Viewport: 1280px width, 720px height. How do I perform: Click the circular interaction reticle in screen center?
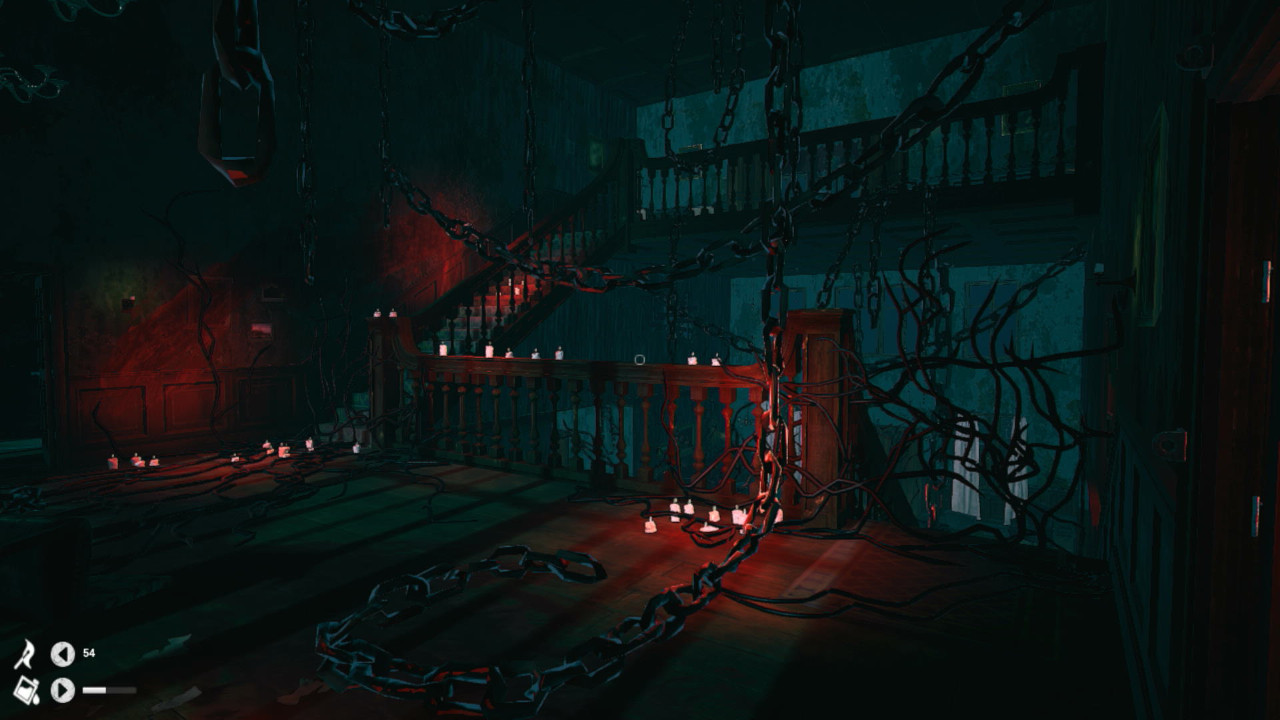(640, 357)
